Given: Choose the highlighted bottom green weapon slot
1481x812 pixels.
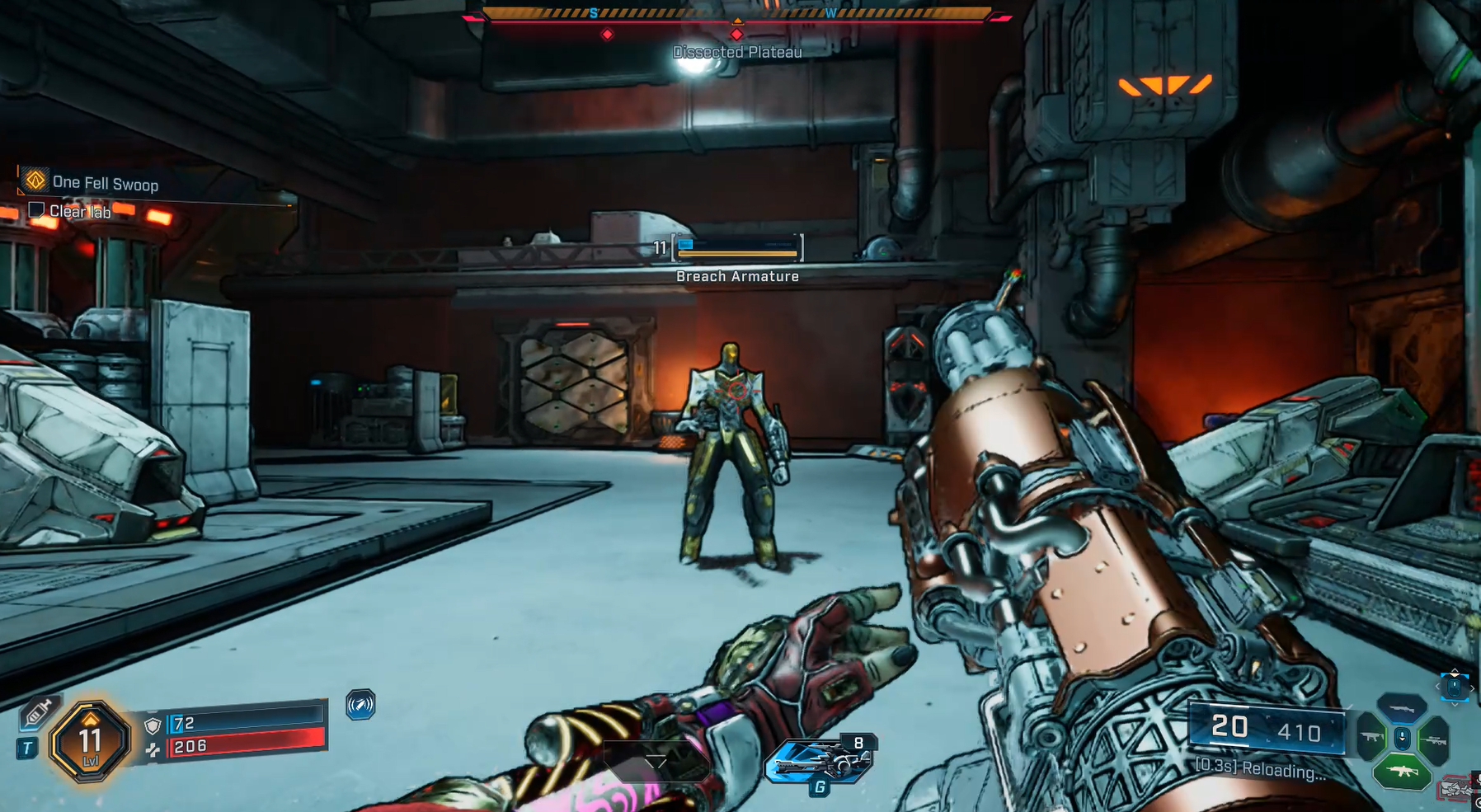Looking at the screenshot, I should [1402, 772].
